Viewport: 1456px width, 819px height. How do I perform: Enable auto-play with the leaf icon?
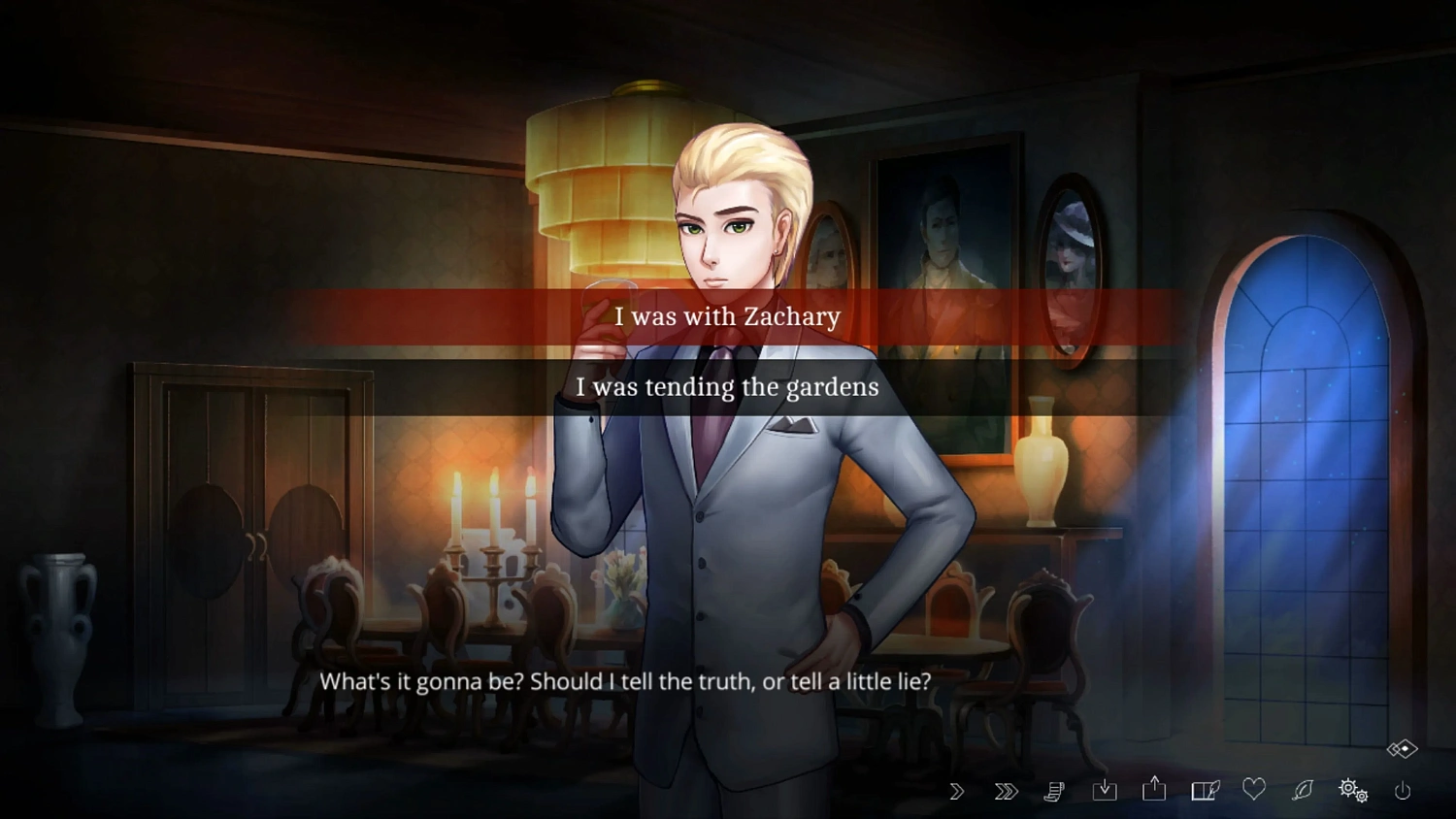pos(1303,791)
